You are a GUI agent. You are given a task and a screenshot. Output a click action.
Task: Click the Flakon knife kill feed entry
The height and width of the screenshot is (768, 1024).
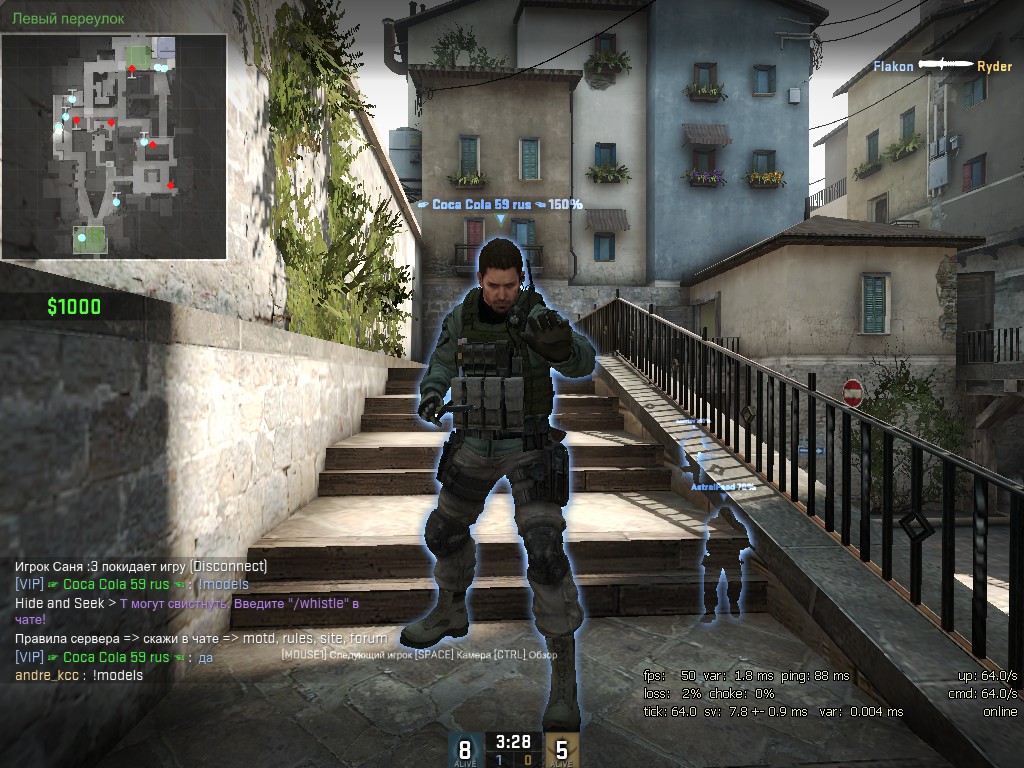[x=942, y=66]
